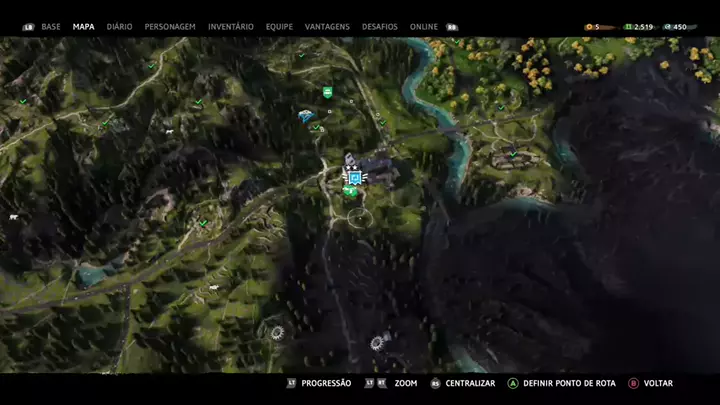Switch to the Desafios tab
Screen dimensions: 720x405
(x=379, y=27)
